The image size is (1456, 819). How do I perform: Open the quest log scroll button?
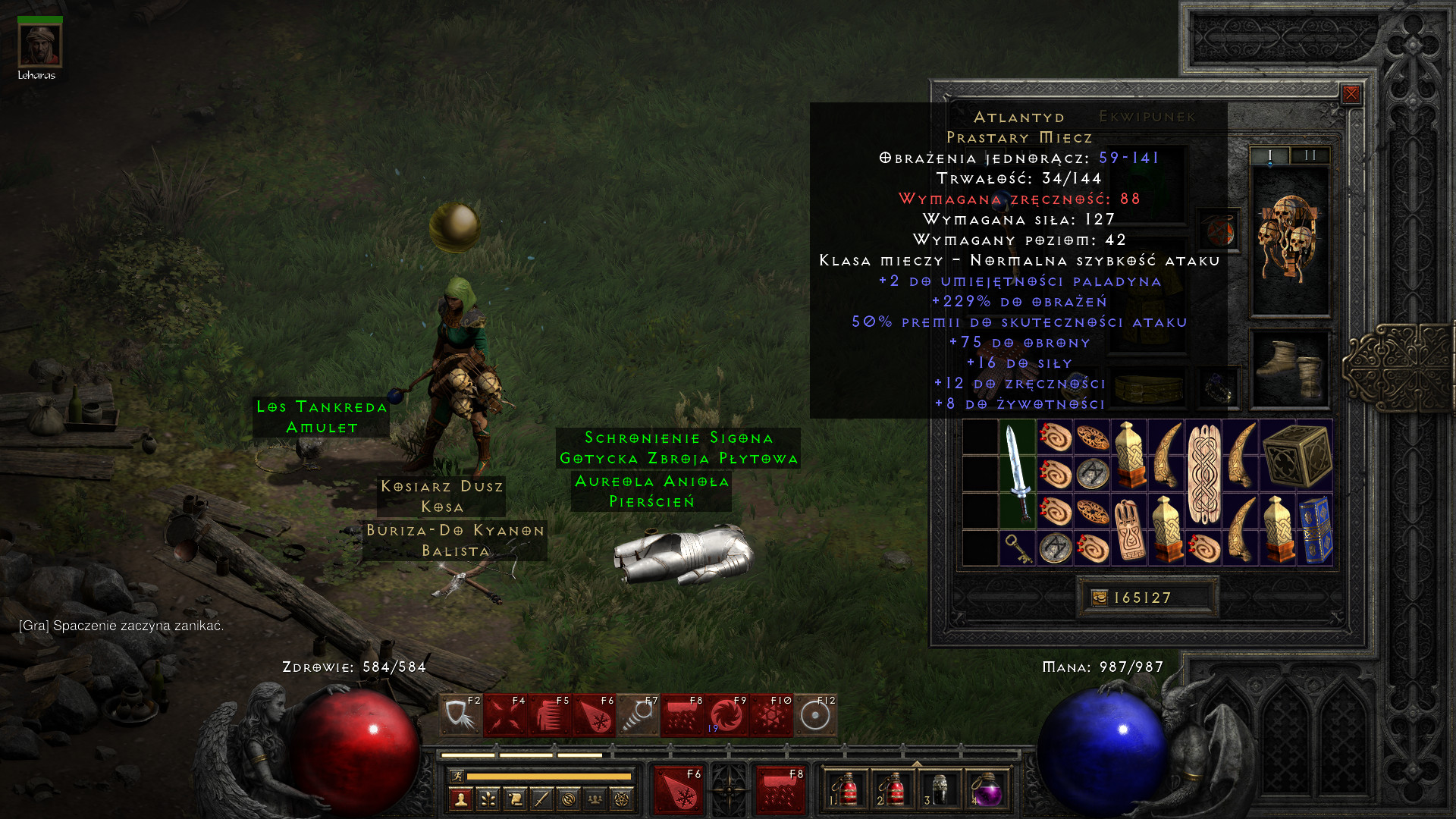tap(515, 799)
